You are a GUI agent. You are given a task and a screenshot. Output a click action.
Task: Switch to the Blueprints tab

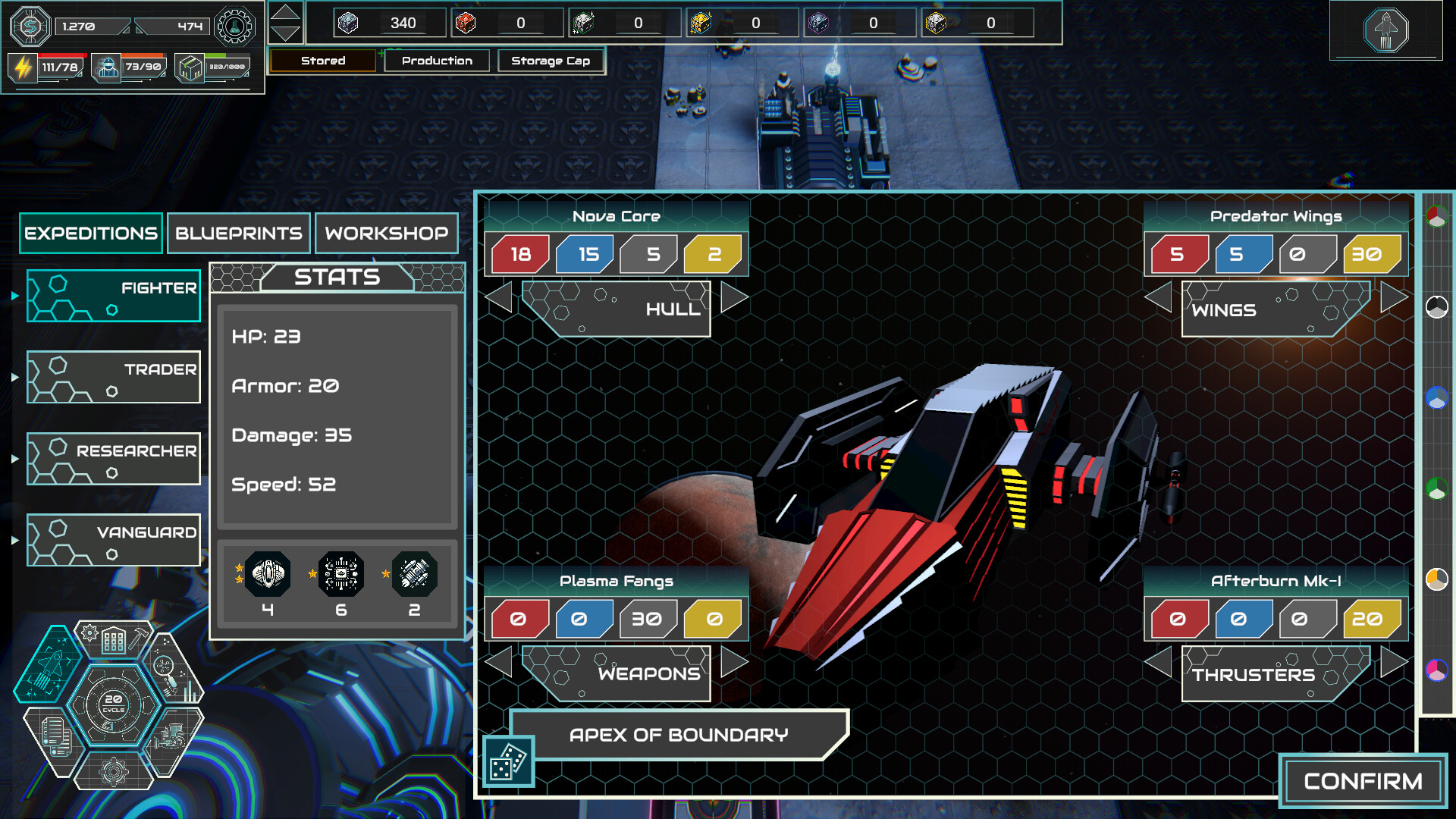(x=239, y=233)
